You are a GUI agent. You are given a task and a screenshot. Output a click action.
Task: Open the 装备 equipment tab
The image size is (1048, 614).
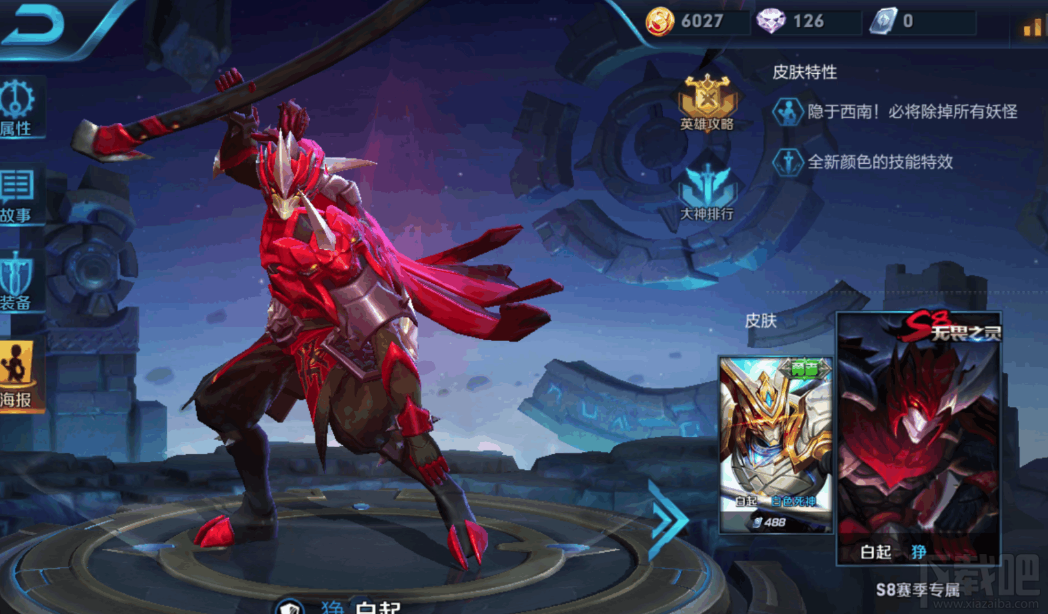[18, 280]
